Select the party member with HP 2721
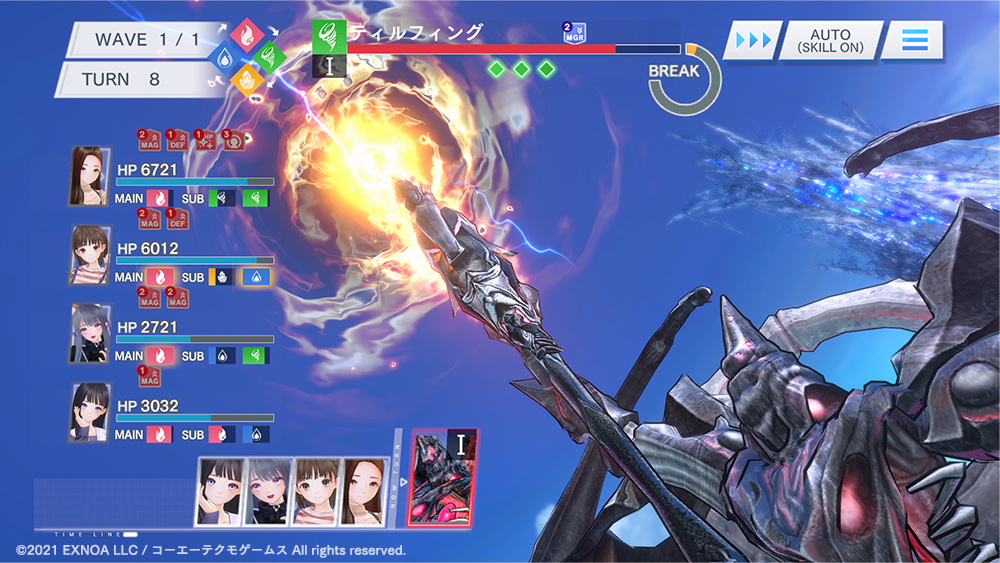 [x=89, y=333]
